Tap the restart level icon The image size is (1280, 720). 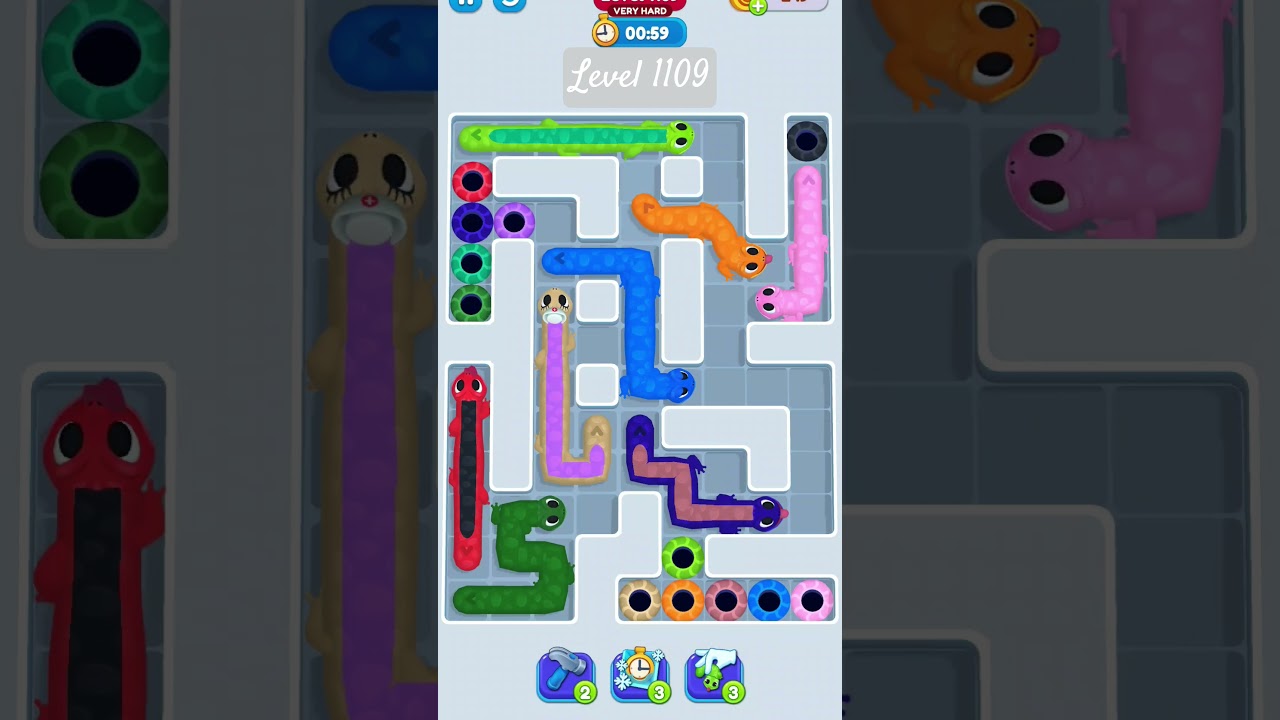pos(509,4)
